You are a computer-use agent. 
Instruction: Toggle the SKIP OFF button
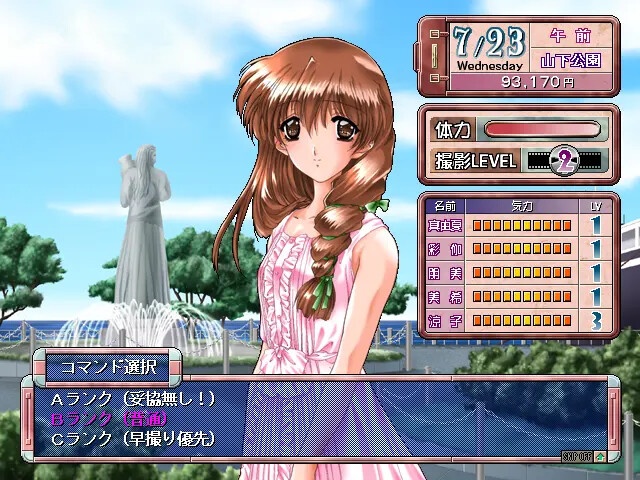point(576,455)
